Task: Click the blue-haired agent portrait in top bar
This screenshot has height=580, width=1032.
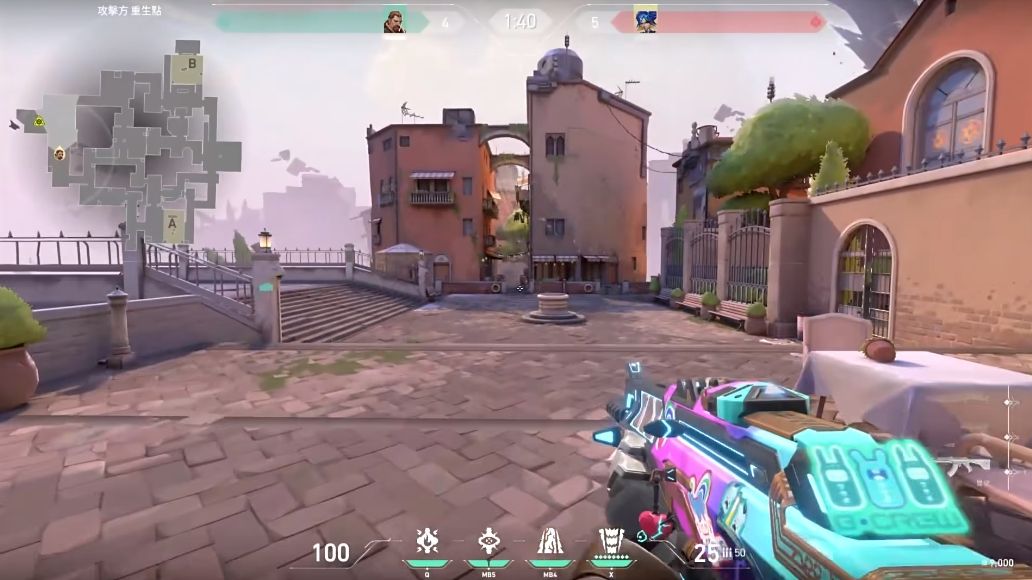Action: [646, 21]
